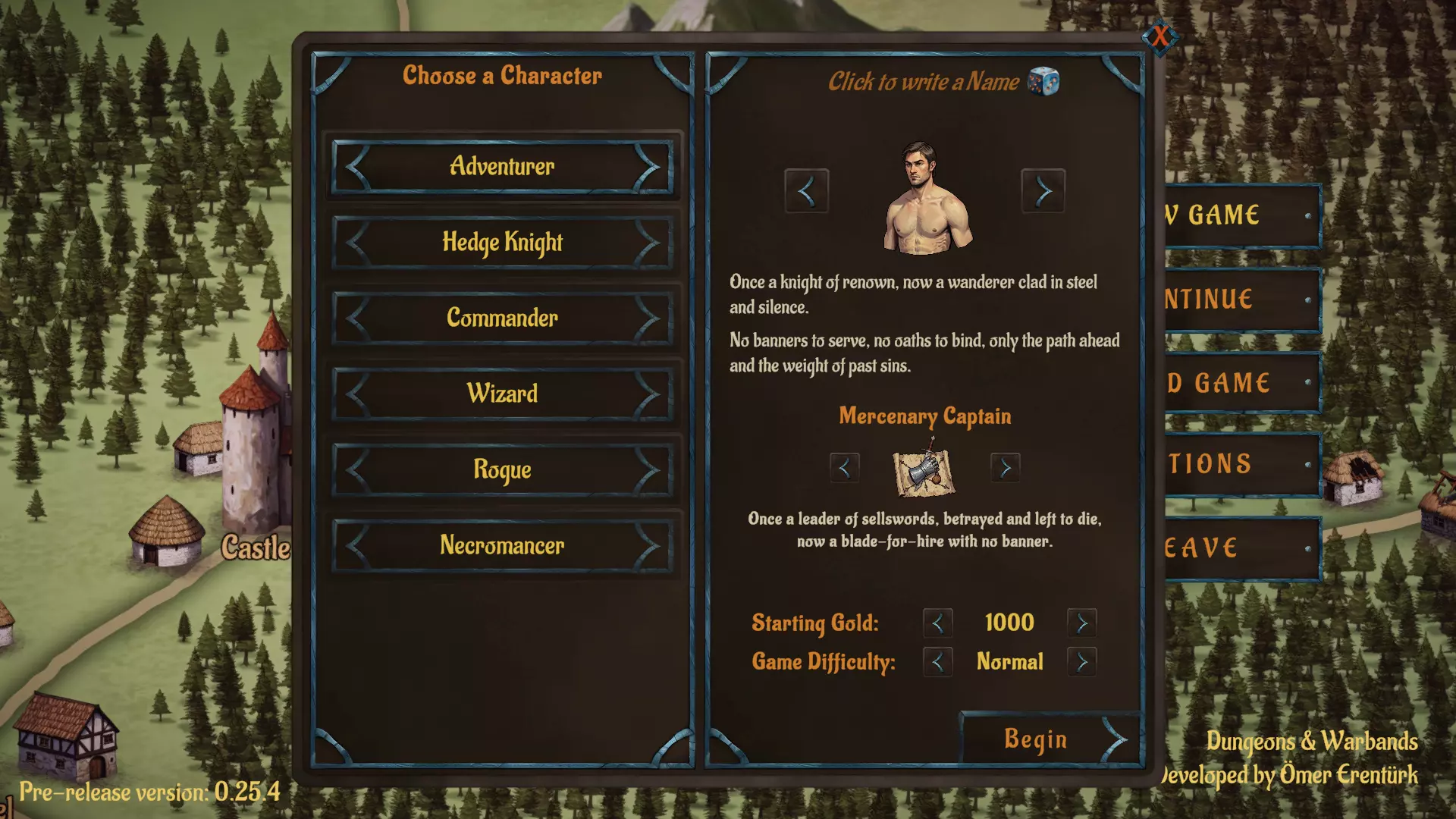Select the Necromancer class
This screenshot has height=819, width=1456.
pyautogui.click(x=502, y=545)
